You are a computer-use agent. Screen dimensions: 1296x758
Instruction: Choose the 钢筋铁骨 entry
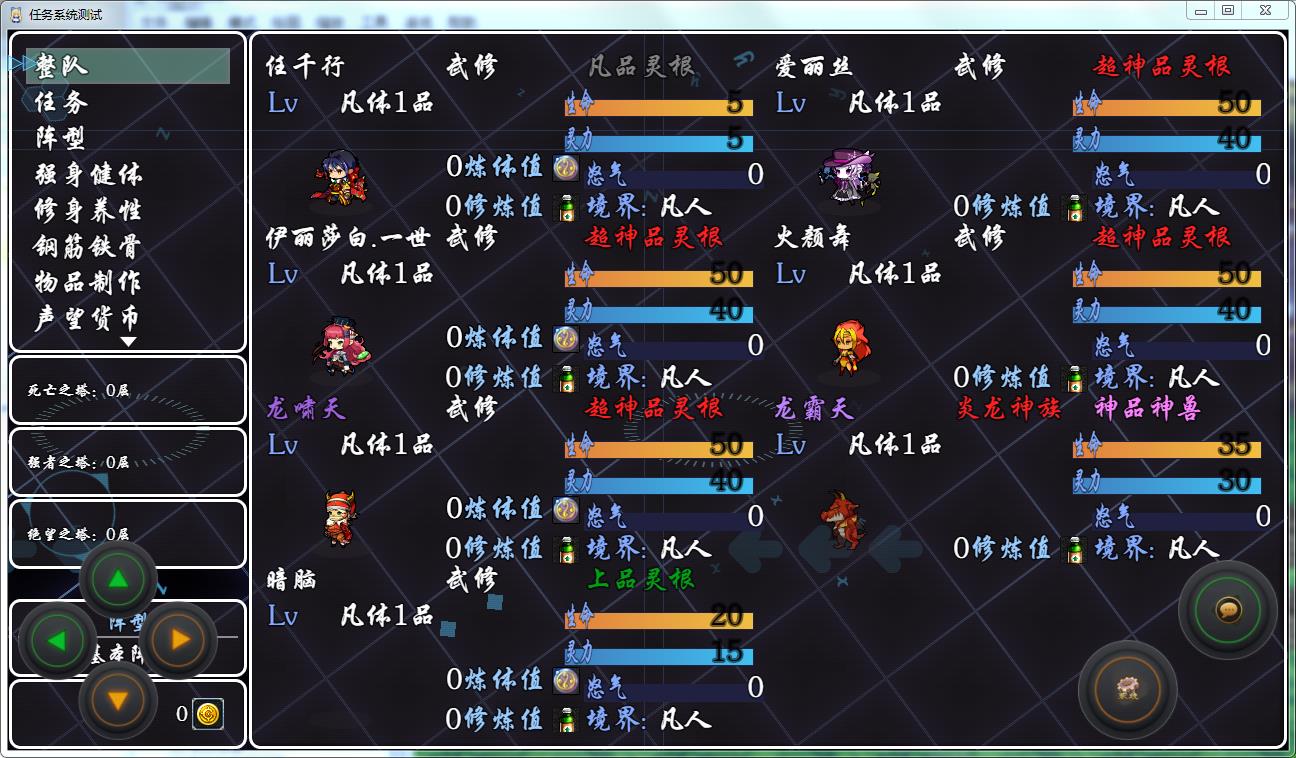pyautogui.click(x=89, y=246)
